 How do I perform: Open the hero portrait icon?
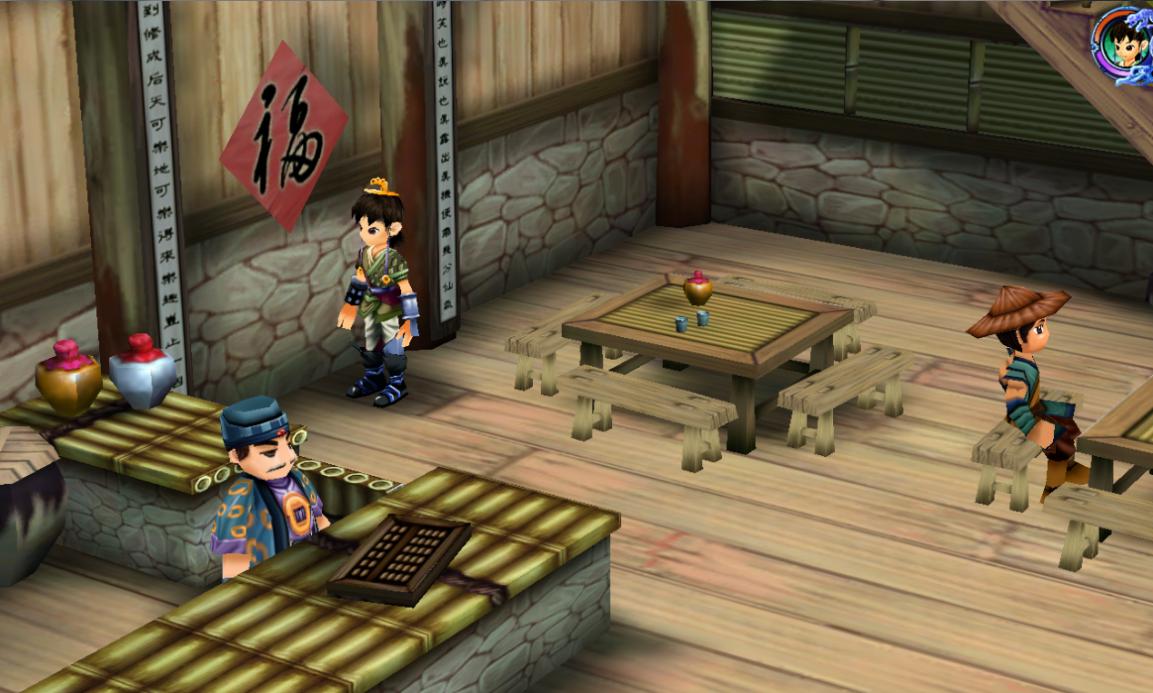(x=1126, y=42)
